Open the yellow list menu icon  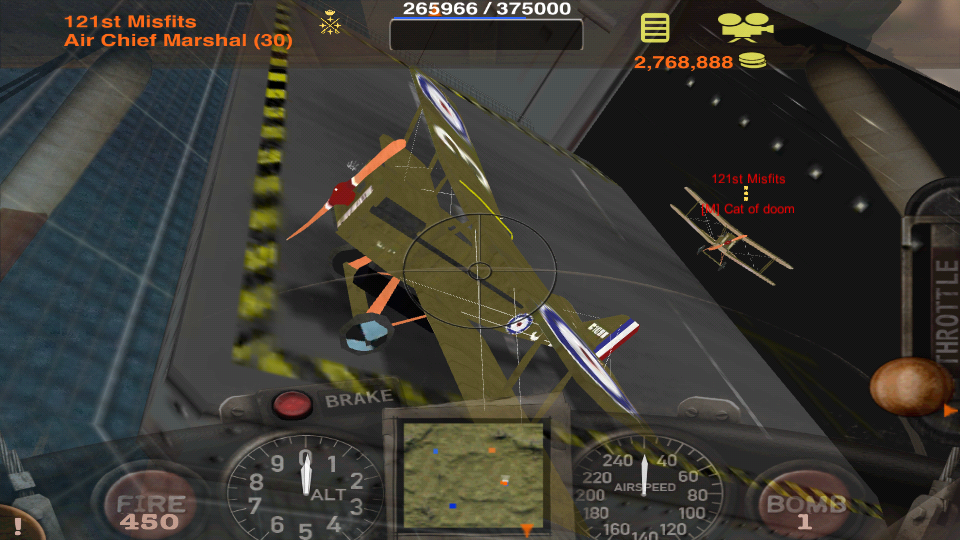[x=655, y=27]
